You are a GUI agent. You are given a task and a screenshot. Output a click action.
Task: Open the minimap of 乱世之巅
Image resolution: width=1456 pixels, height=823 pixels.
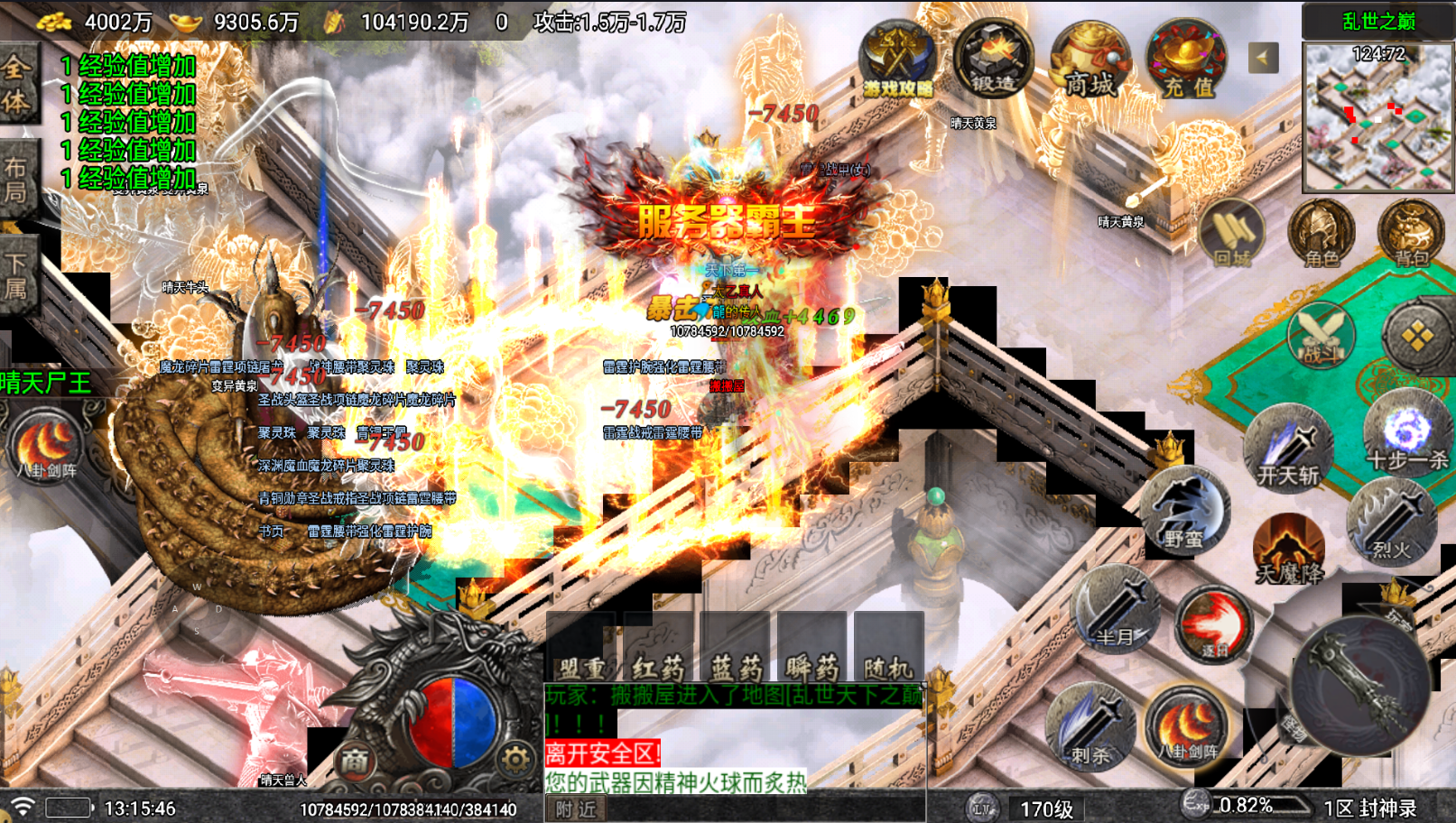1377,116
